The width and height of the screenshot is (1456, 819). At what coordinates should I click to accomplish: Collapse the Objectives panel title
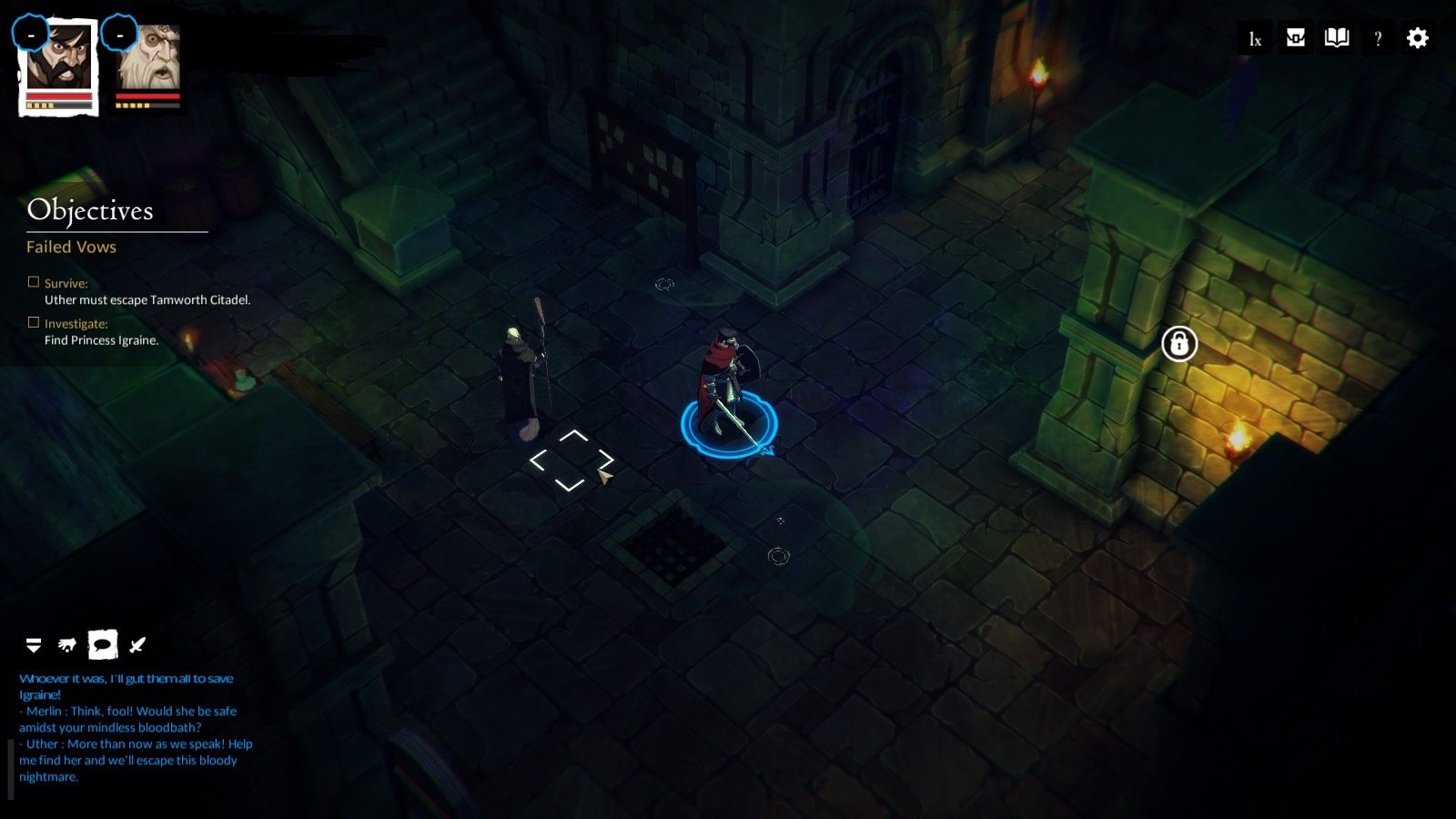tap(90, 212)
